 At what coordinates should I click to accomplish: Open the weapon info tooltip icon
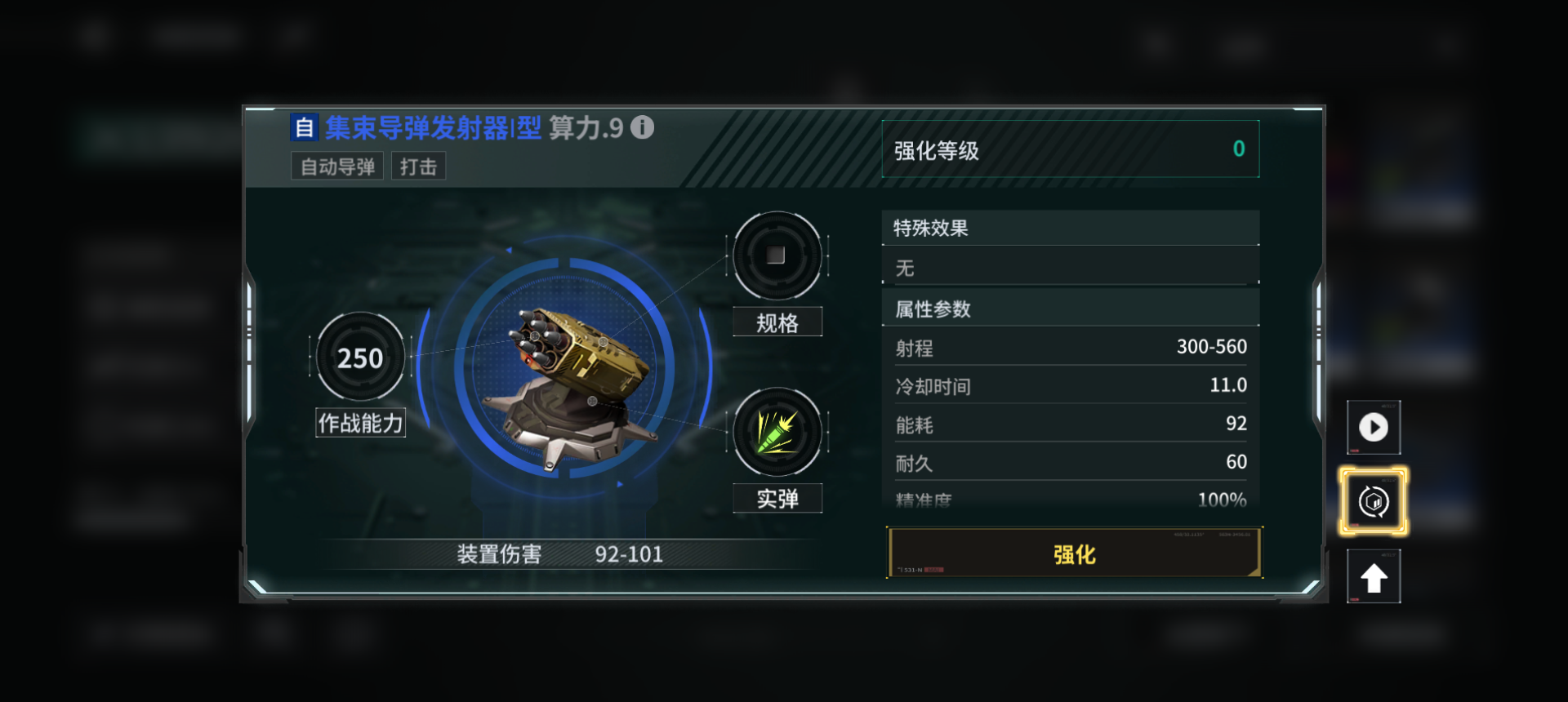644,128
